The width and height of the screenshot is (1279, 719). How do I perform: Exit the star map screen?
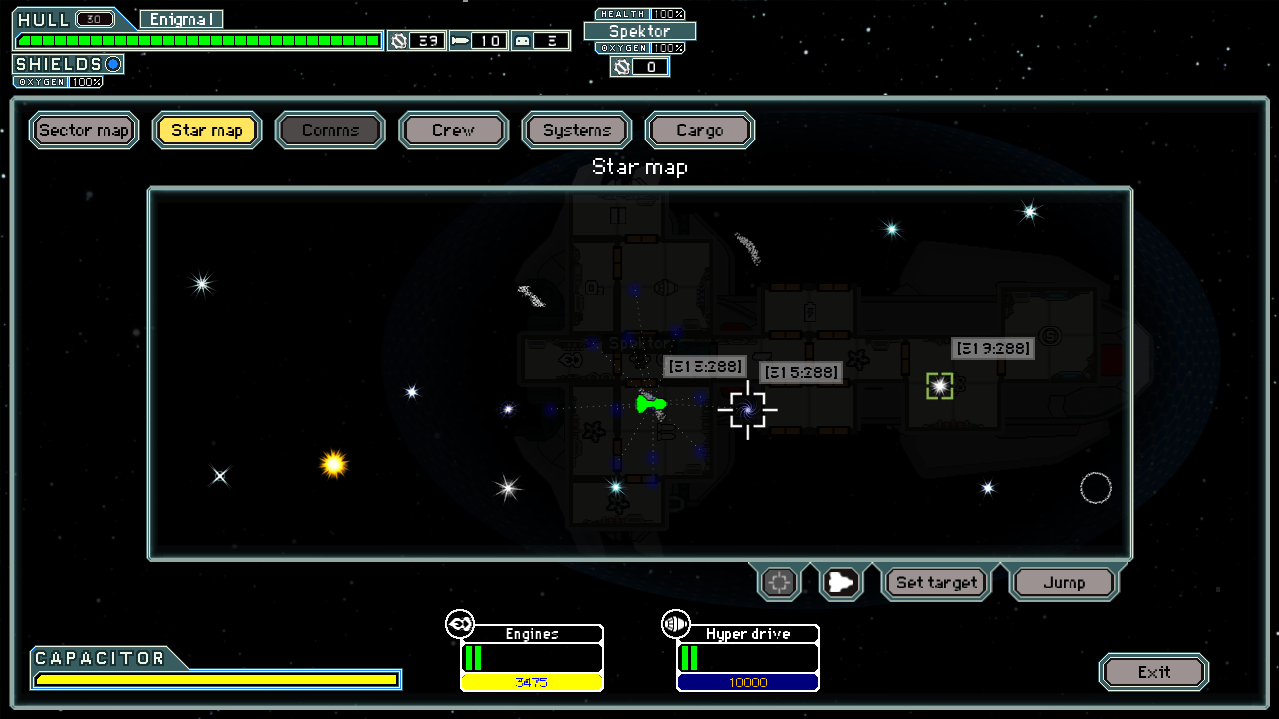[x=1153, y=672]
